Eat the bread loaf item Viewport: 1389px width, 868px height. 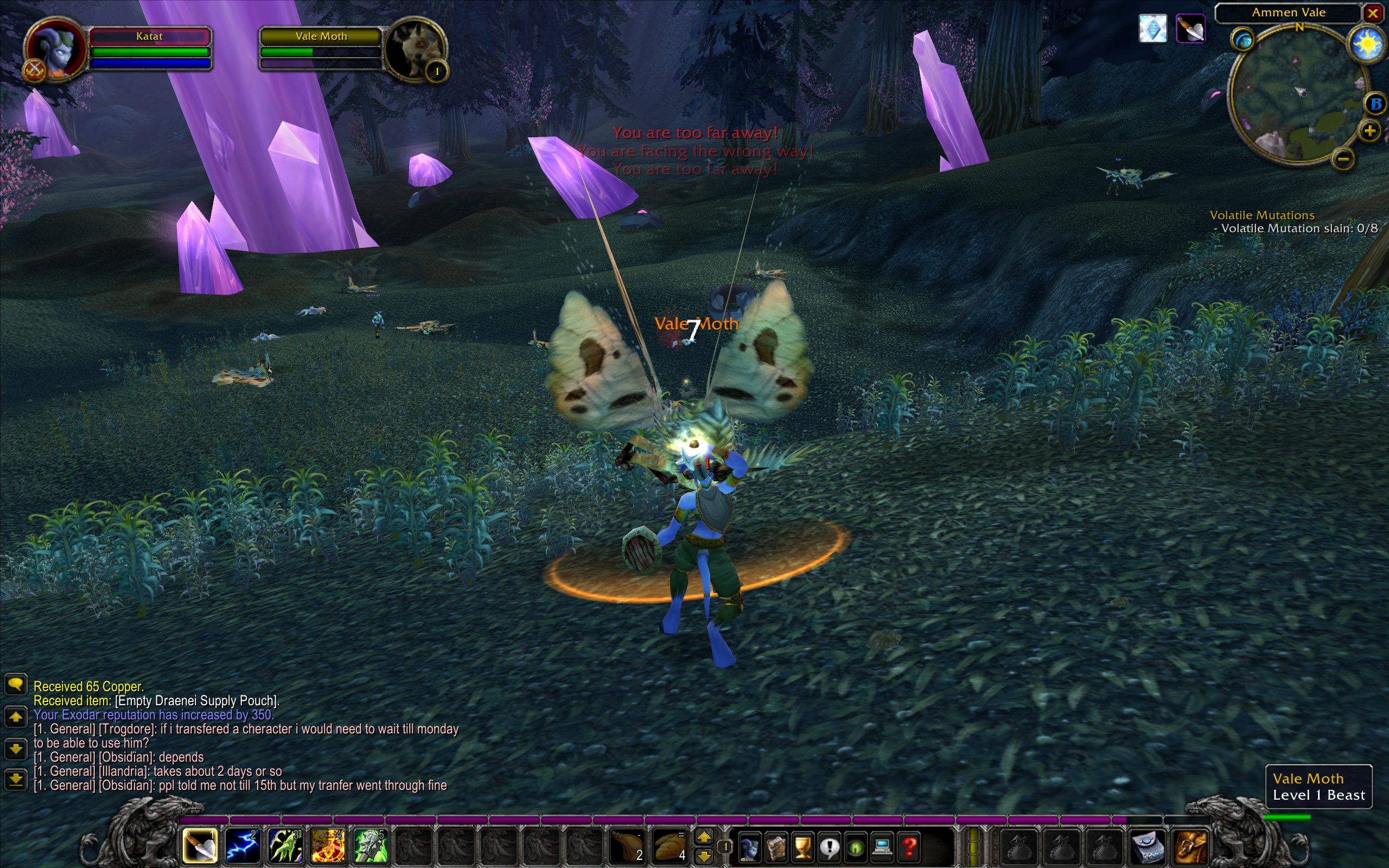click(668, 846)
